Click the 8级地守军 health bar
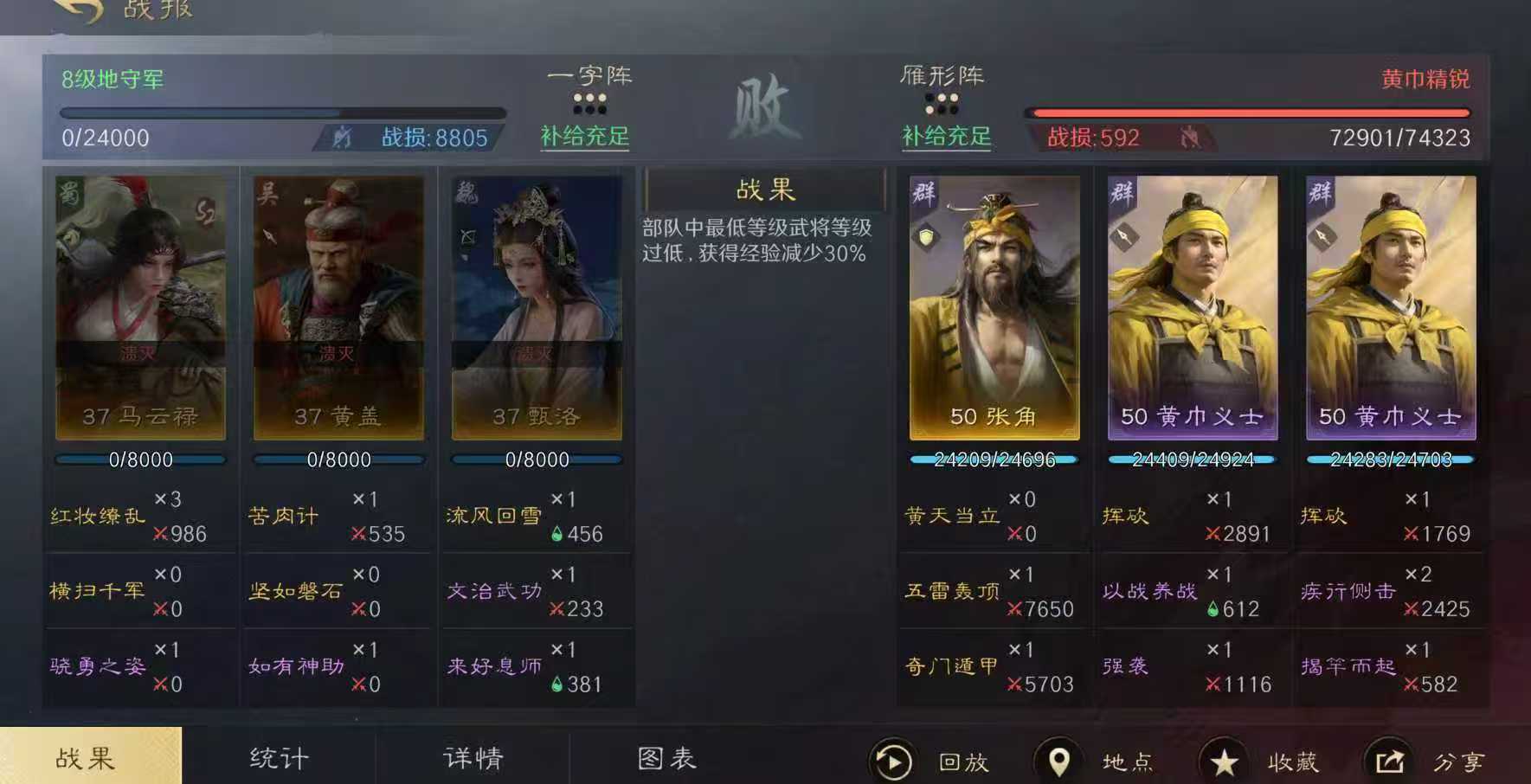Viewport: 1531px width, 784px height. click(x=280, y=112)
